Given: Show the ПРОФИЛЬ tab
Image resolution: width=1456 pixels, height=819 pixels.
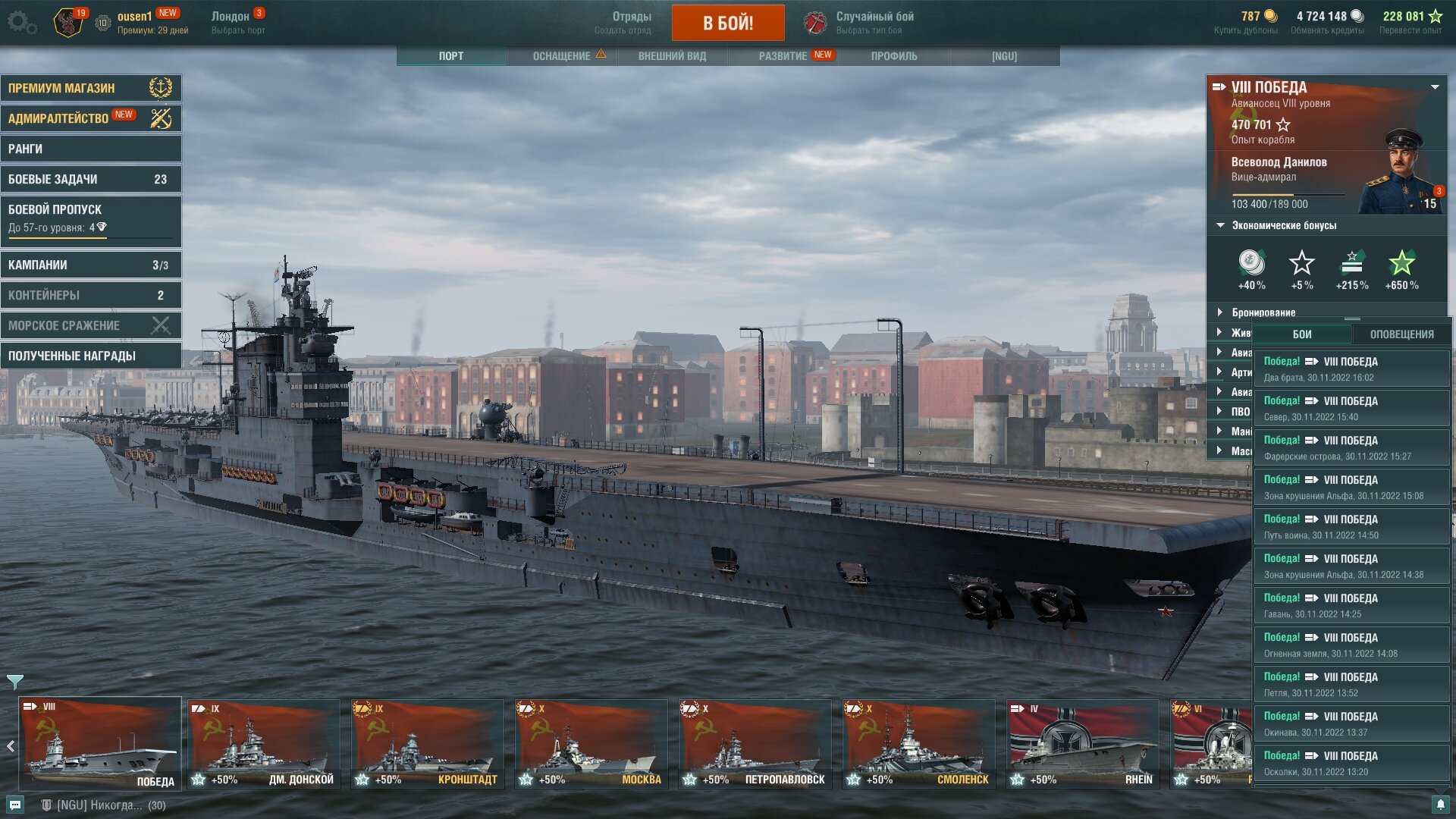Looking at the screenshot, I should (x=894, y=56).
